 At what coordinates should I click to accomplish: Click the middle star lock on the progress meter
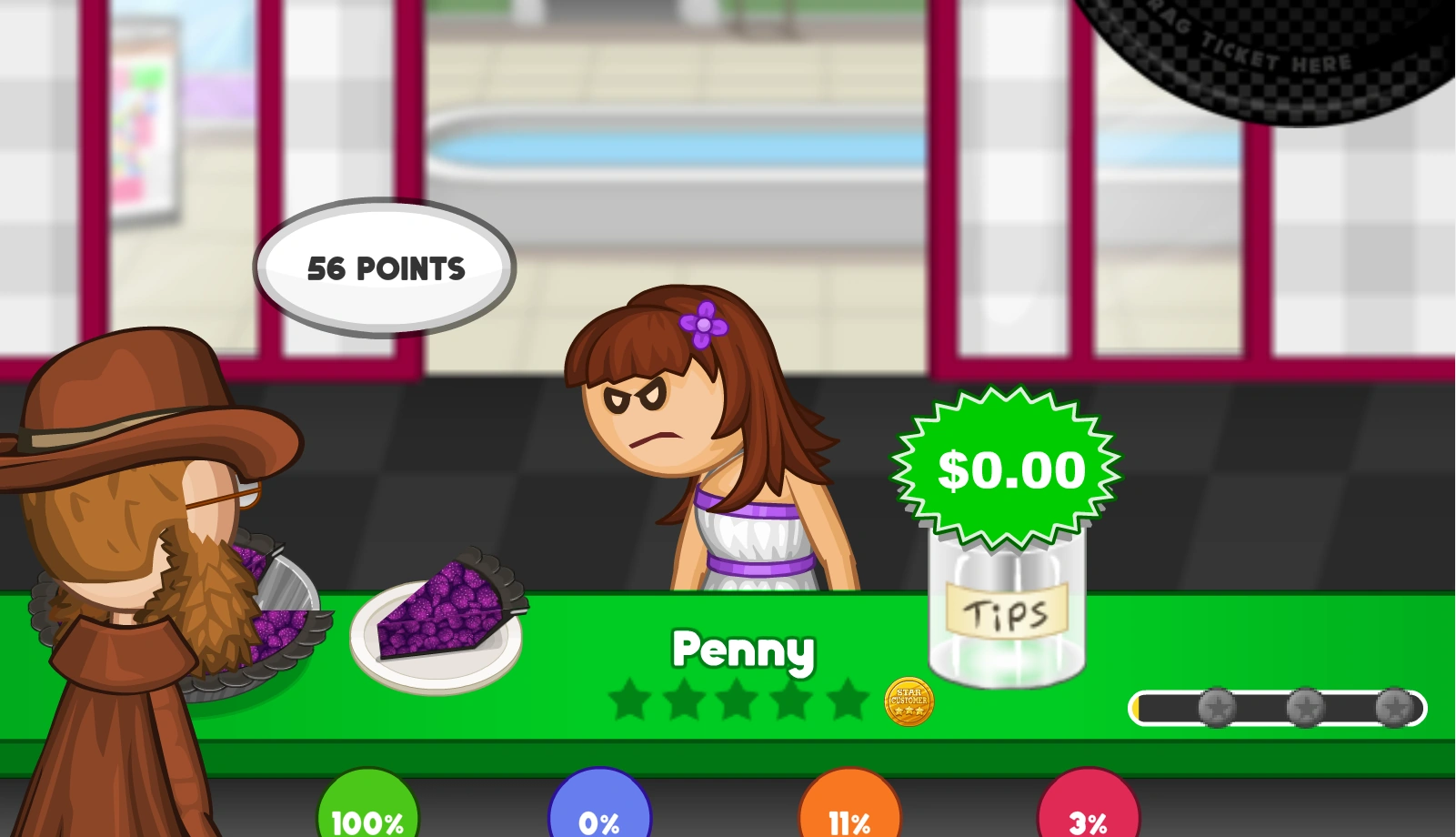pos(1304,705)
